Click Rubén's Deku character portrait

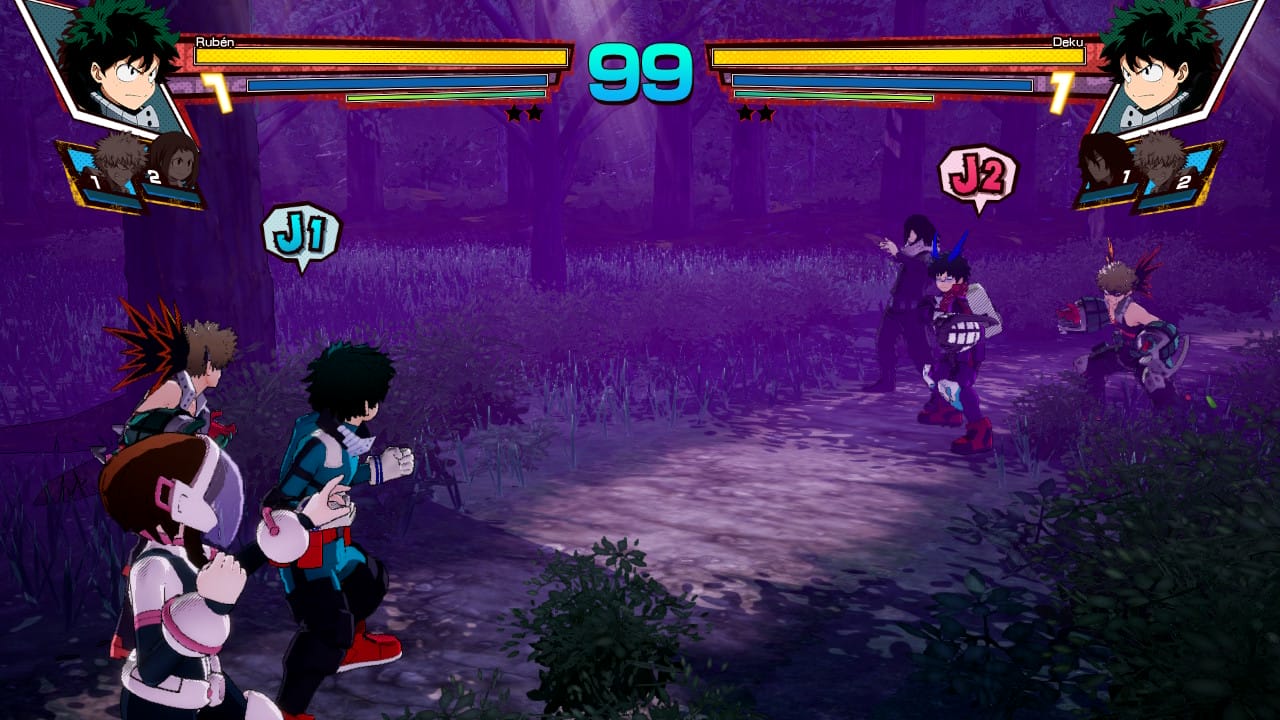[113, 62]
